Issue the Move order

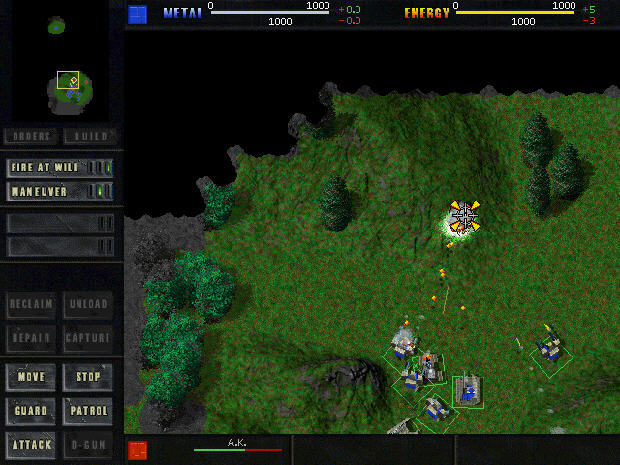point(31,377)
